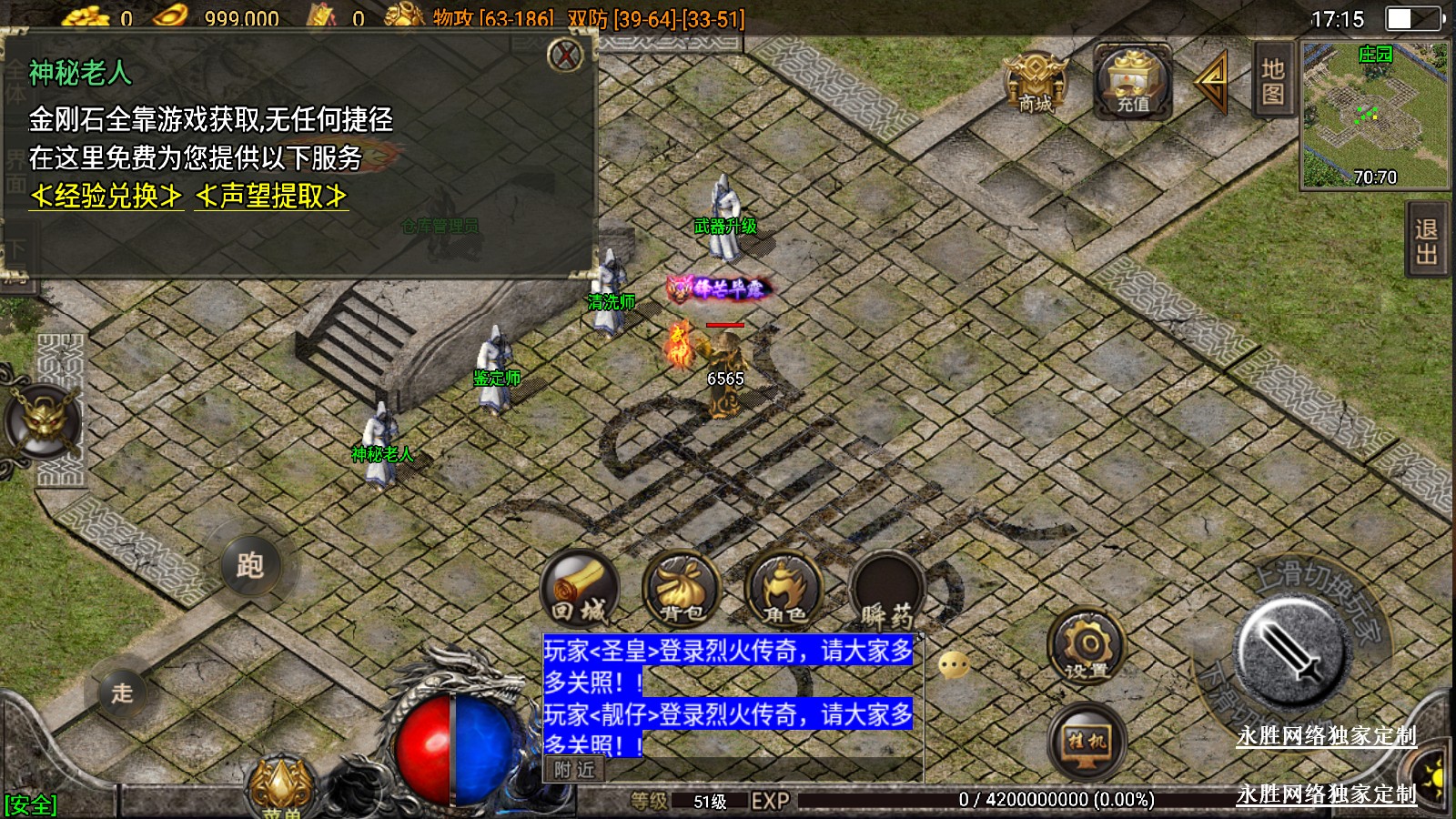Screen dimensions: 1456x819
Task: Switch movement to 跑 run
Action: [250, 566]
